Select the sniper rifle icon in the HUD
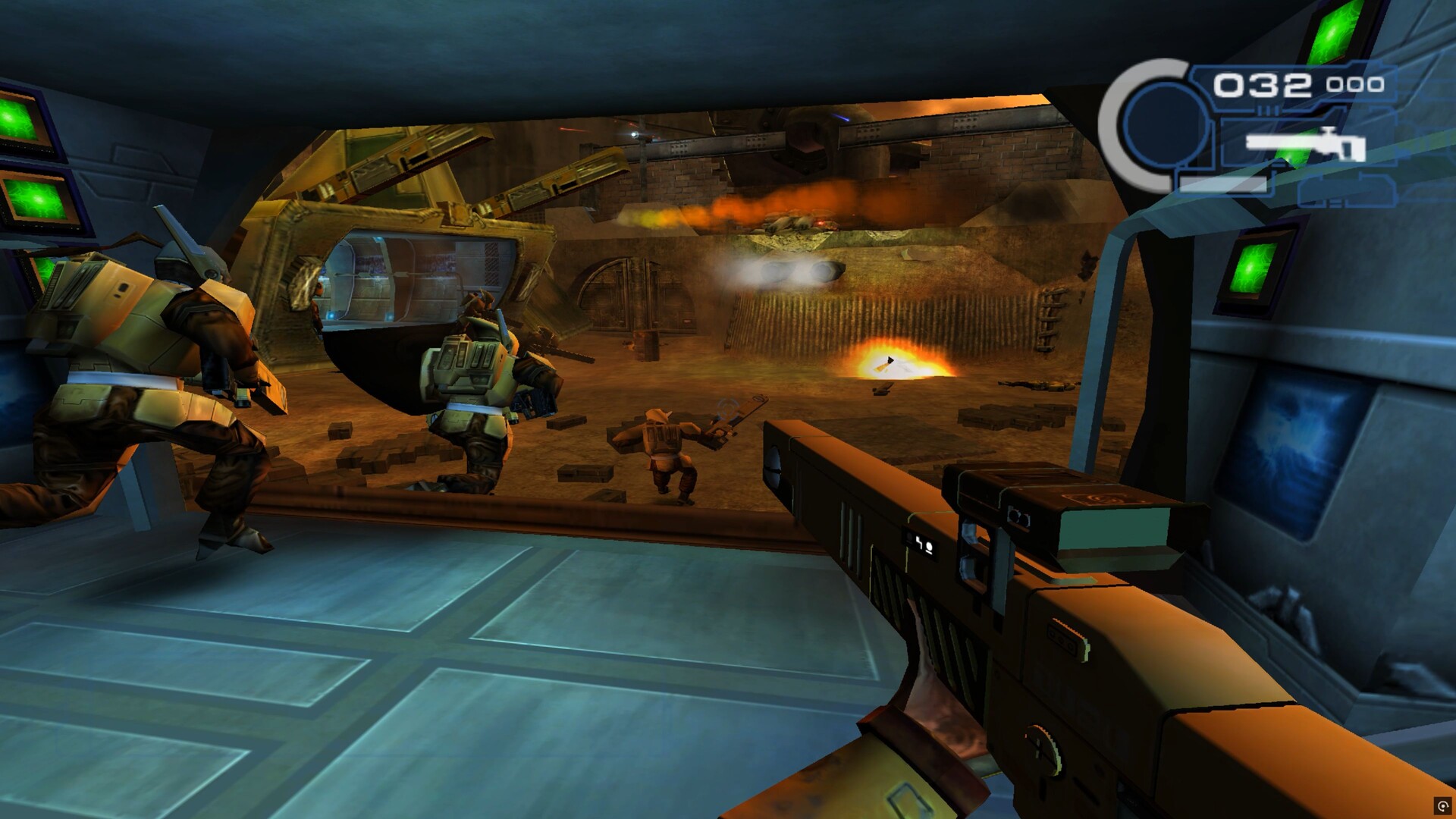 tap(1304, 146)
